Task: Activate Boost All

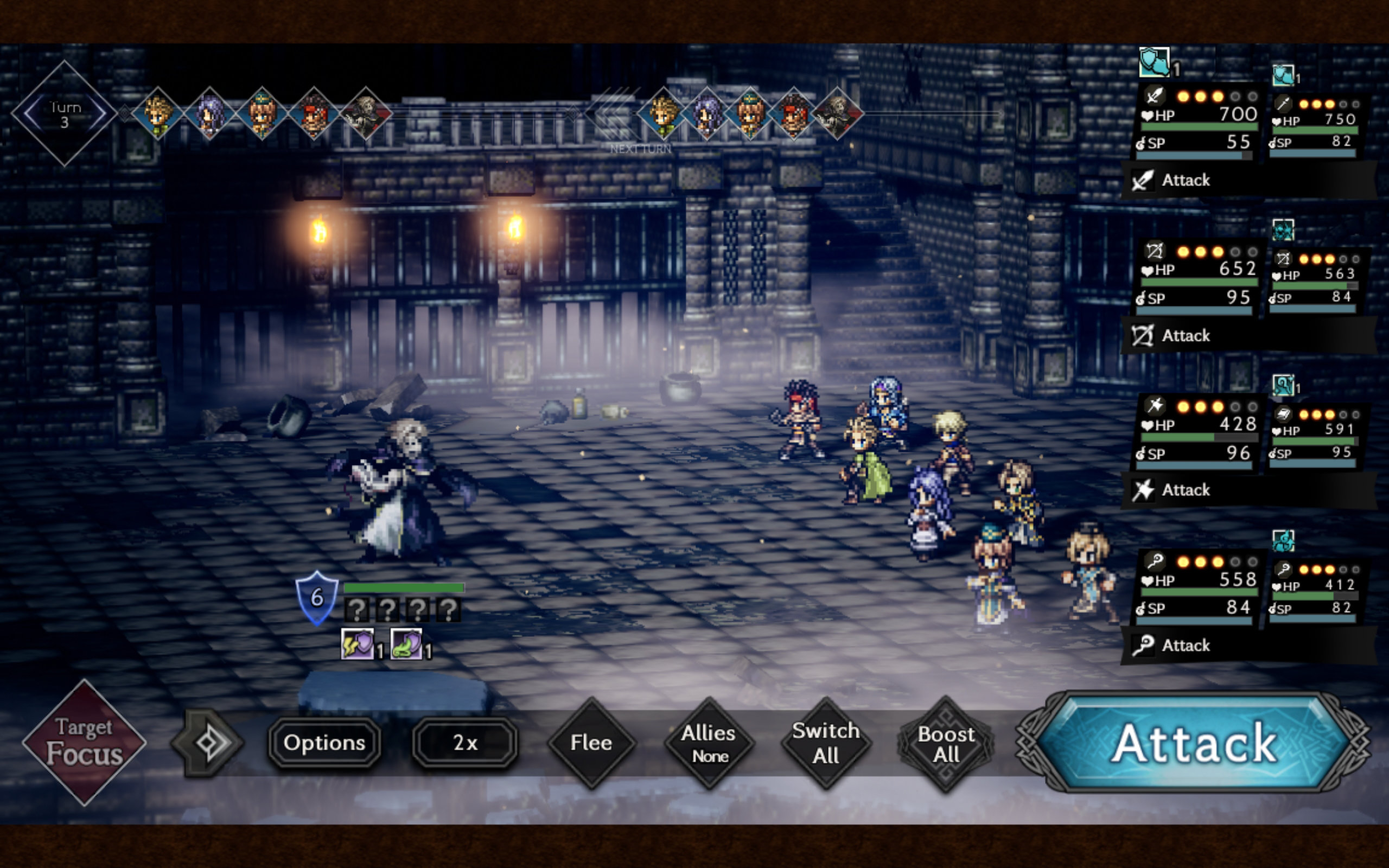Action: coord(945,744)
